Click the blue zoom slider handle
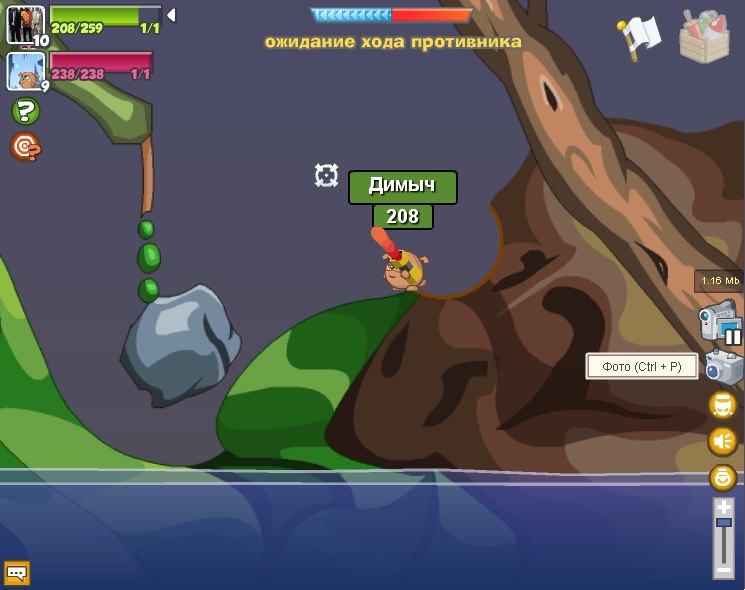Image resolution: width=745 pixels, height=590 pixels. (723, 523)
